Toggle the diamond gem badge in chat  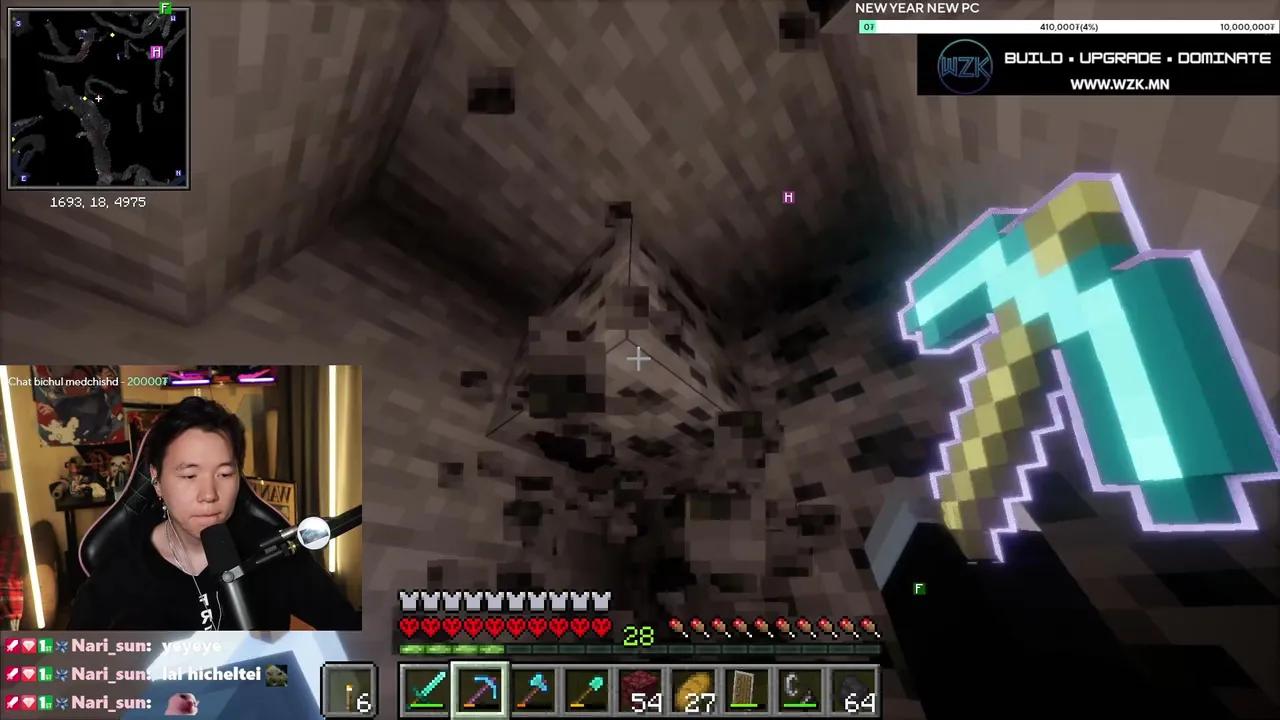click(x=27, y=645)
